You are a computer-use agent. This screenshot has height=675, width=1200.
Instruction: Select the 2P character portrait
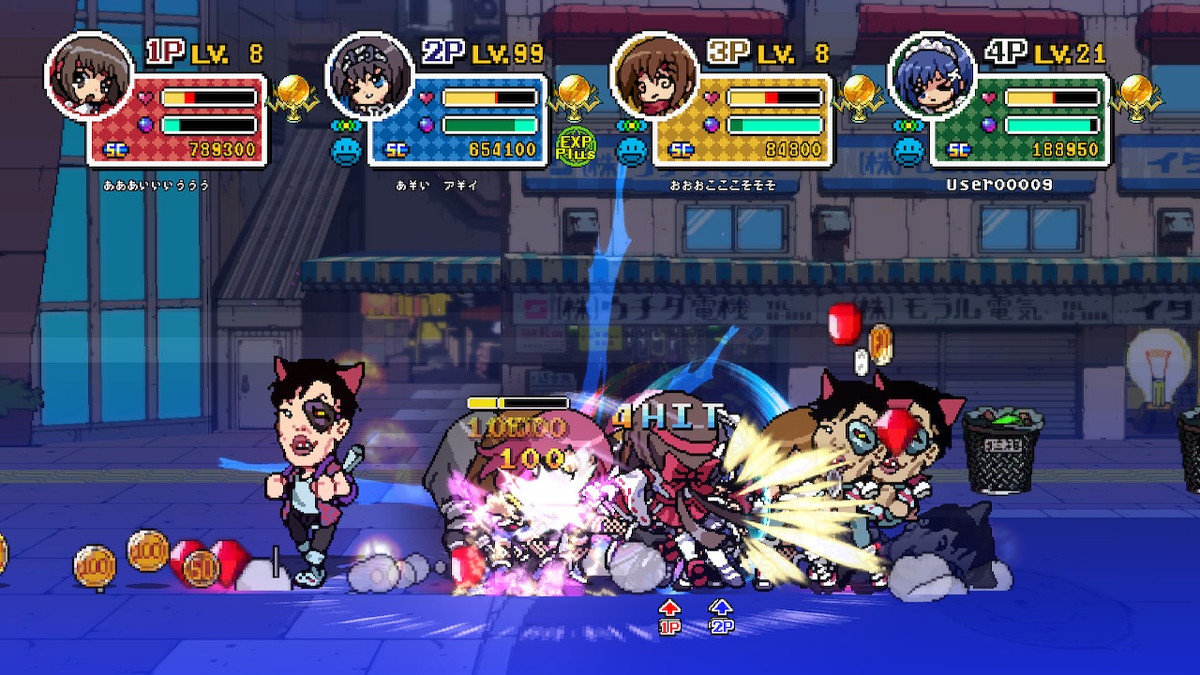click(x=370, y=76)
